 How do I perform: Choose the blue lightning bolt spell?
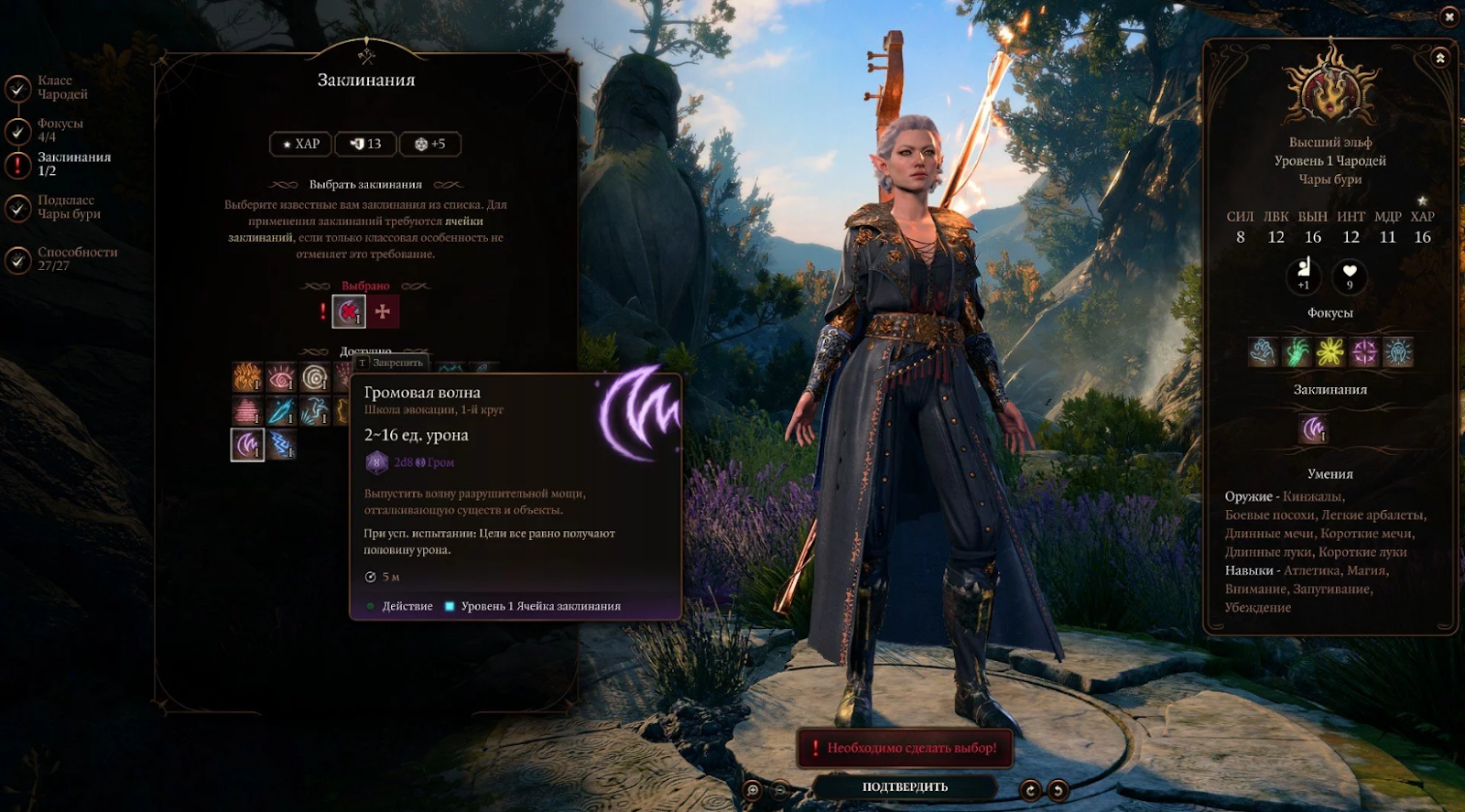point(281,445)
